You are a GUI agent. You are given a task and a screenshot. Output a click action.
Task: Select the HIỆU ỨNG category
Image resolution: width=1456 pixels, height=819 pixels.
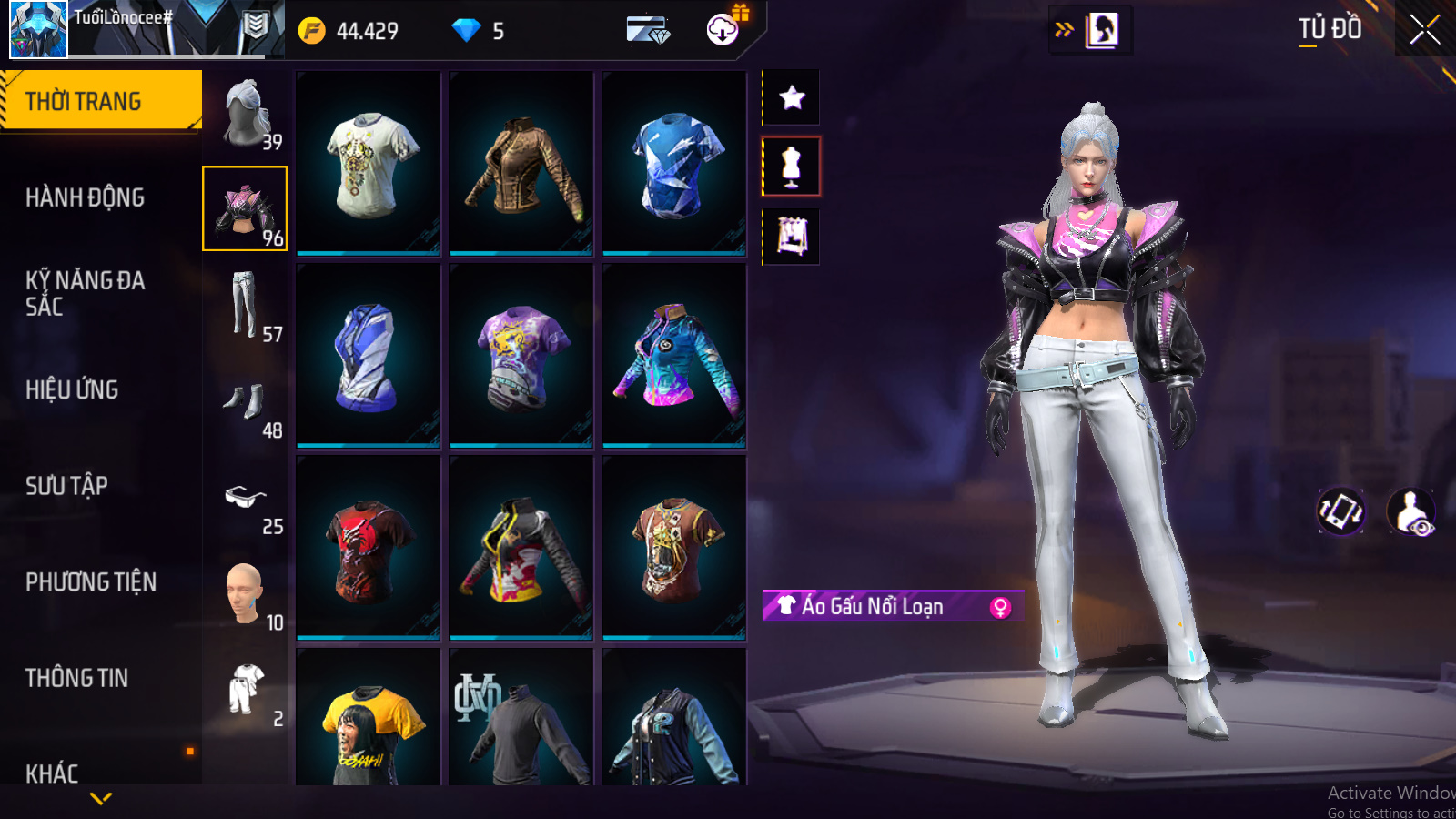coord(72,389)
